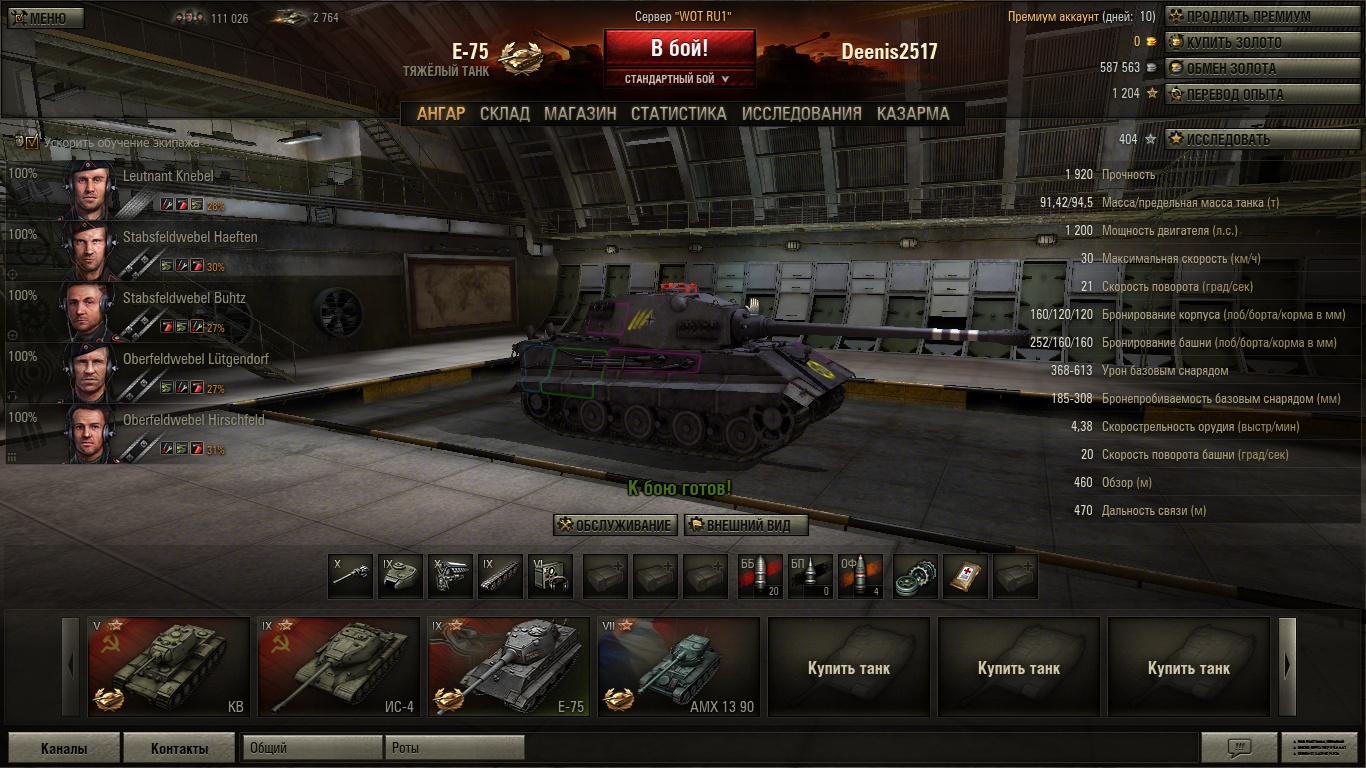
Task: Go to the Исследования tab
Action: tap(801, 114)
